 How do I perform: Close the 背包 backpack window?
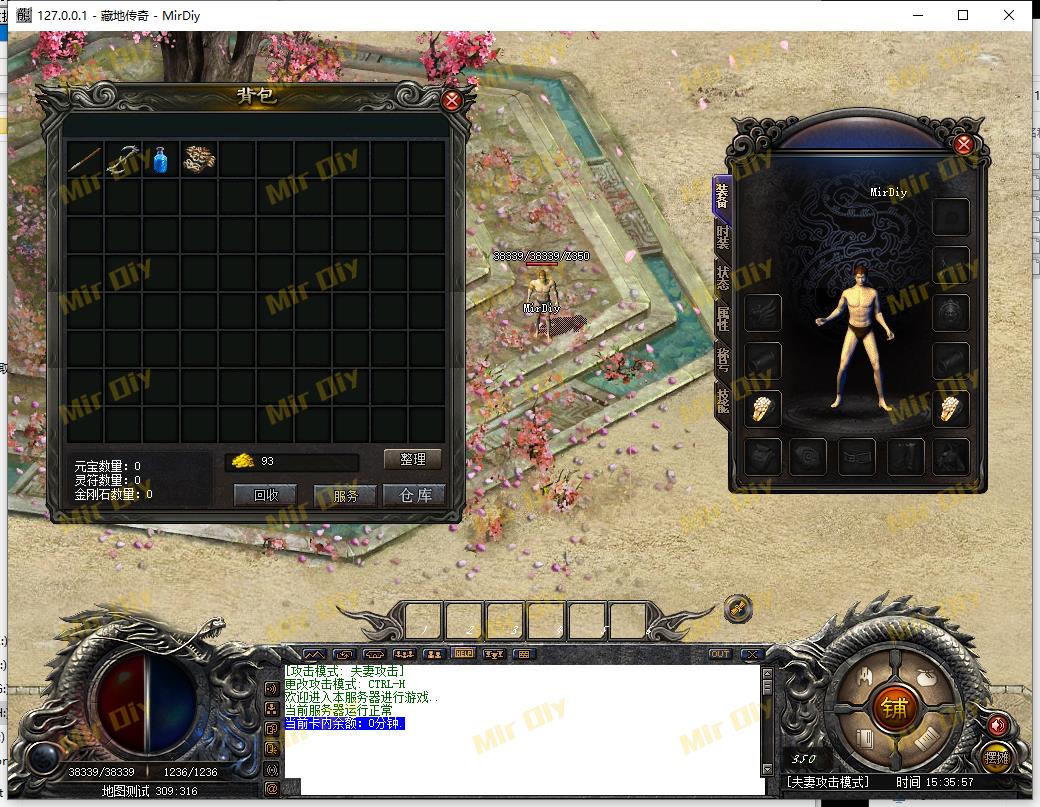point(452,100)
